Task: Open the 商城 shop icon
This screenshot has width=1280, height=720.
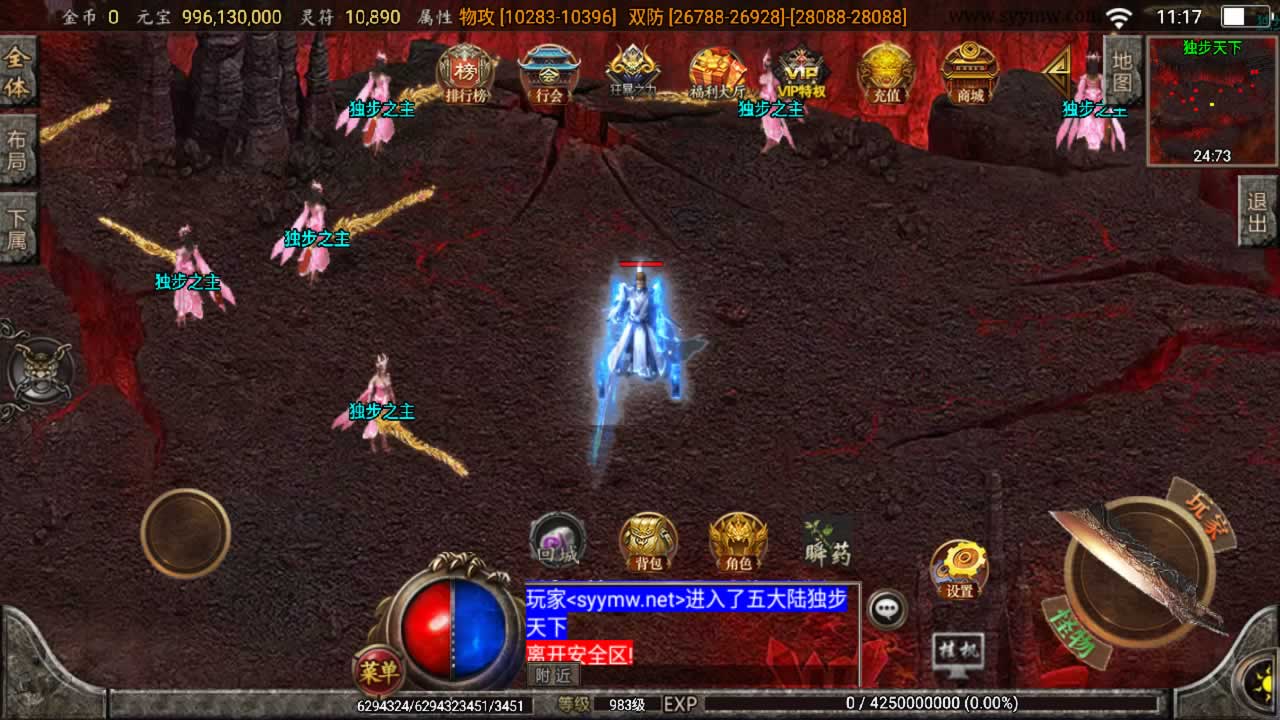Action: (970, 75)
